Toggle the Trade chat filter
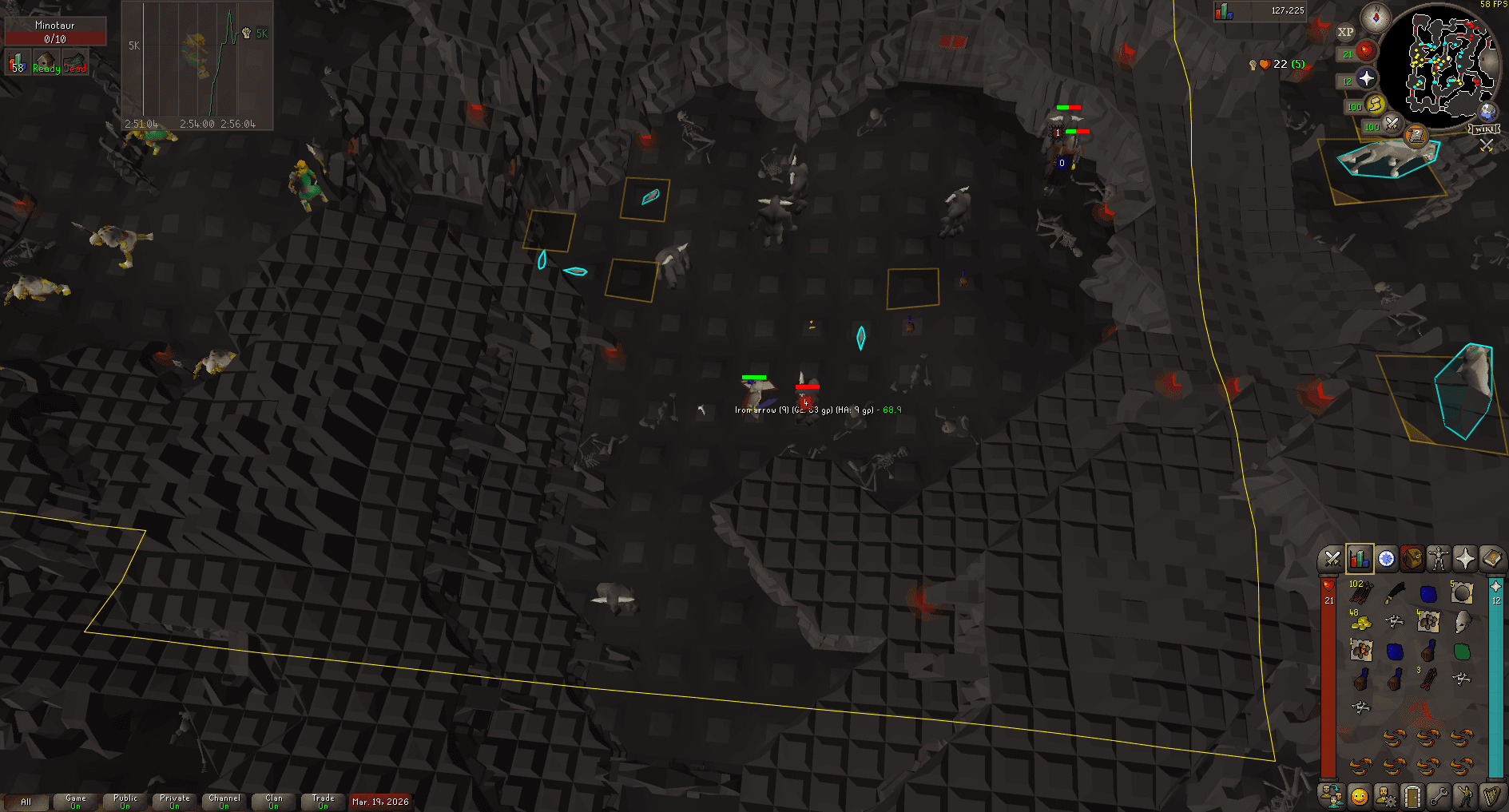Image resolution: width=1509 pixels, height=812 pixels. [323, 802]
